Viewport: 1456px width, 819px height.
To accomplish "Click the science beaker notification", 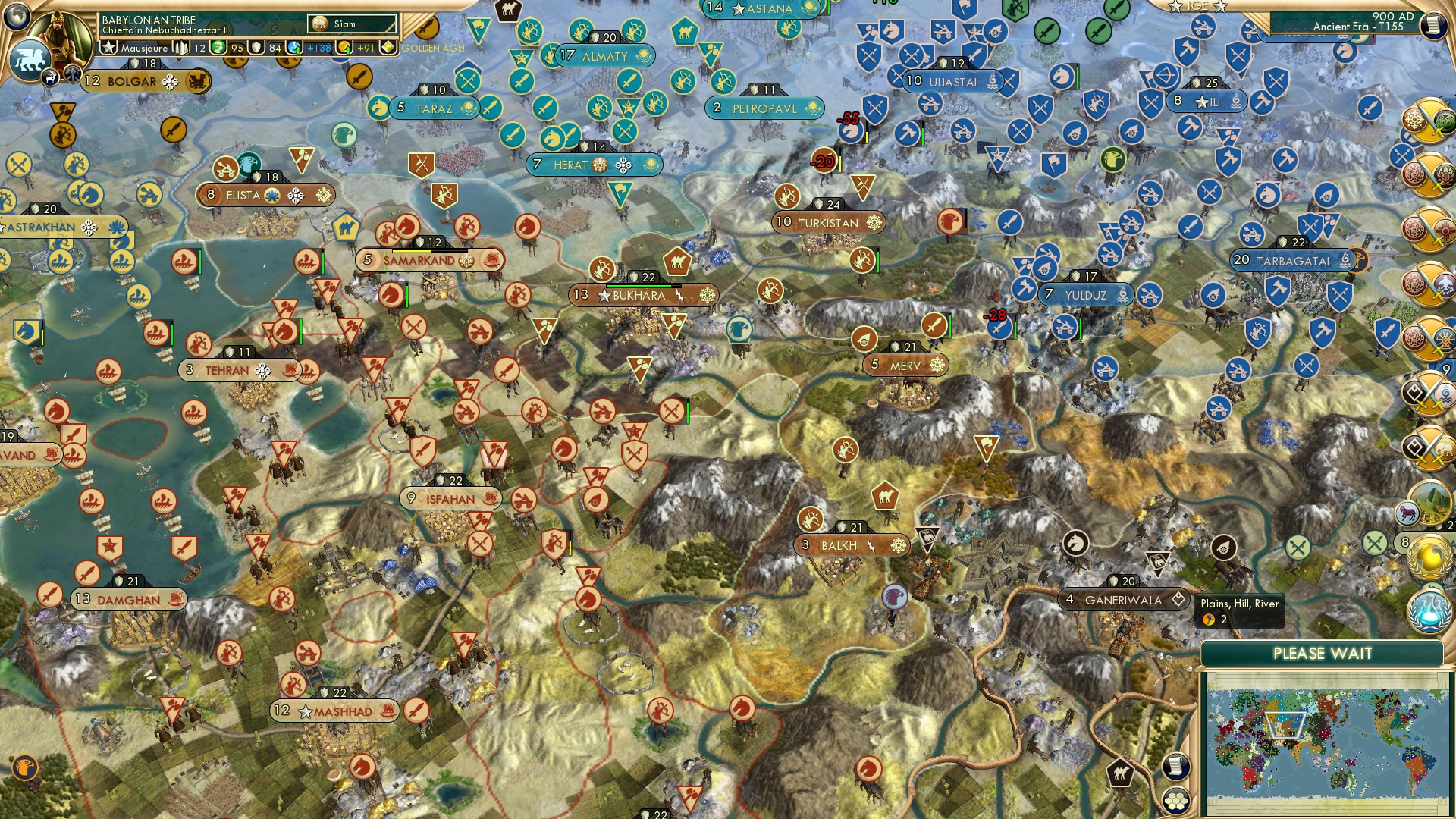I will pyautogui.click(x=1428, y=611).
